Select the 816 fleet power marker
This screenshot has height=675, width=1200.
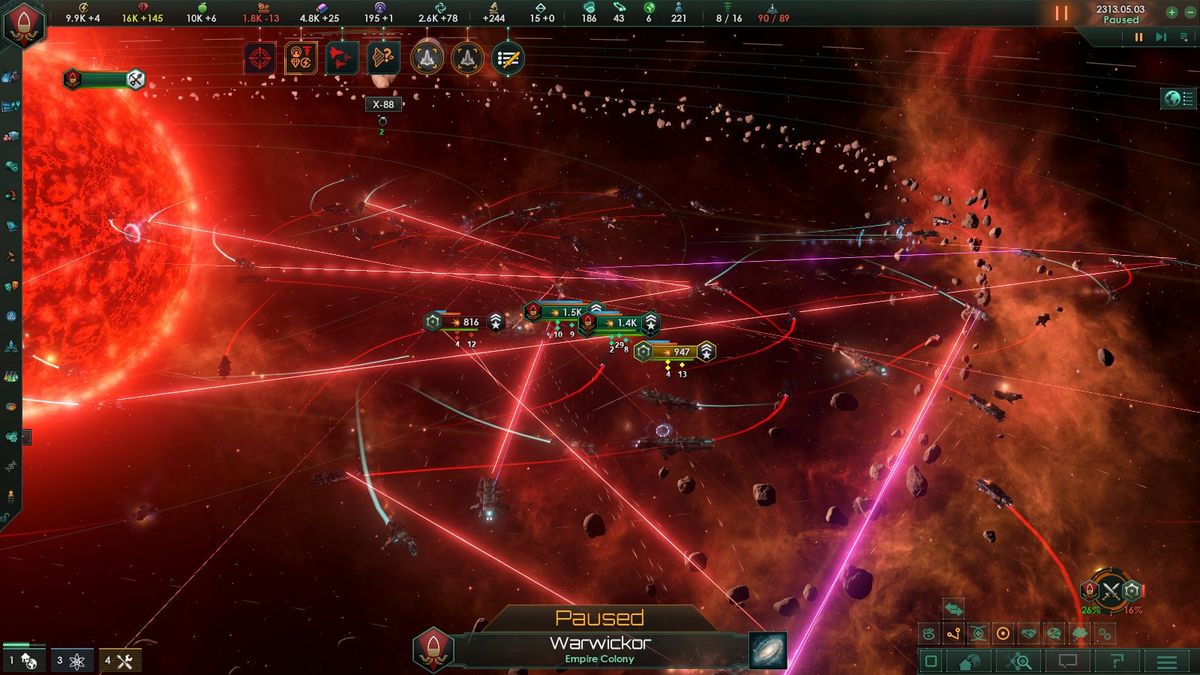463,322
